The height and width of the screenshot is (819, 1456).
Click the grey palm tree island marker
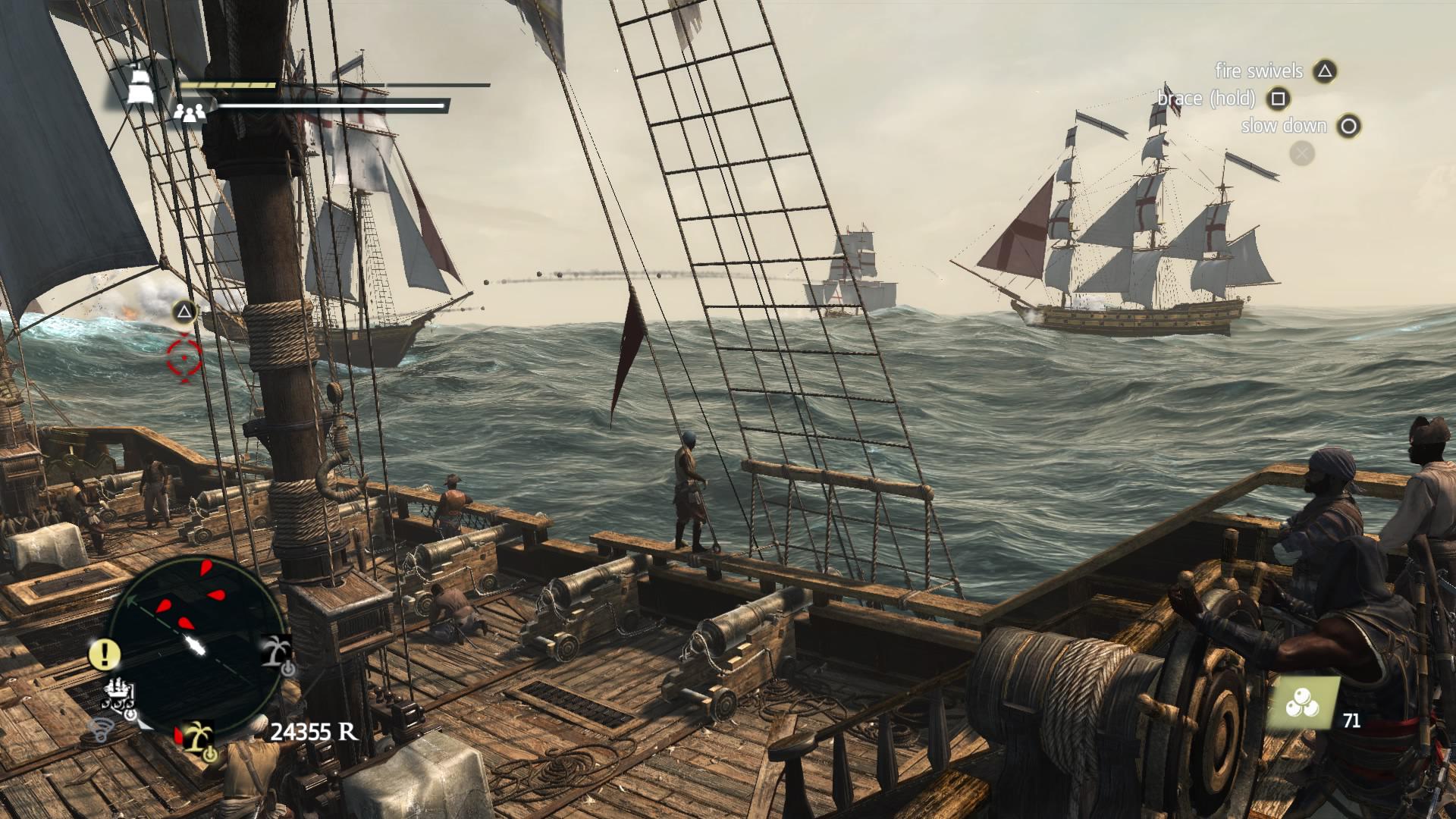pyautogui.click(x=276, y=651)
